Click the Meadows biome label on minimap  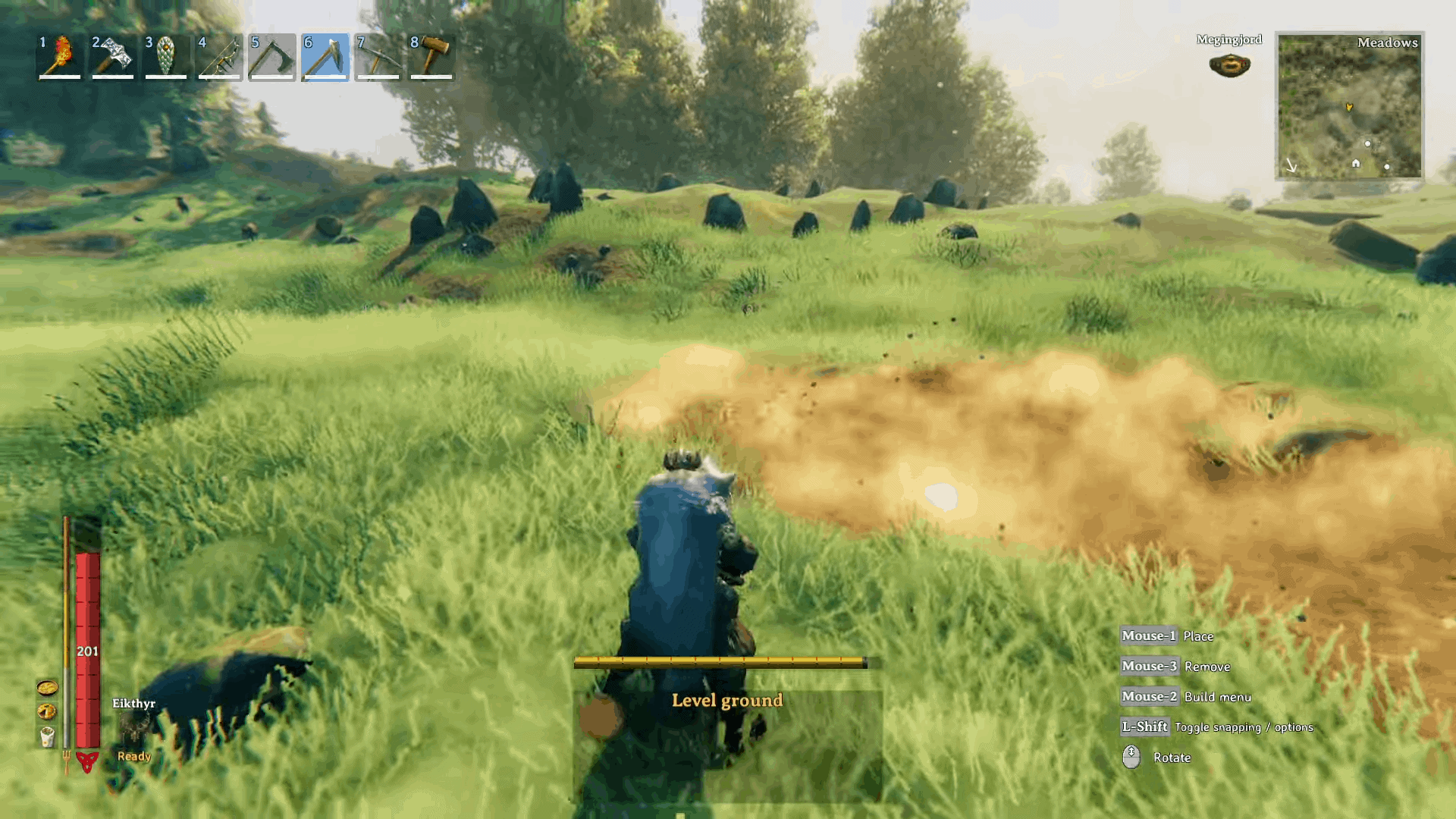click(1388, 43)
